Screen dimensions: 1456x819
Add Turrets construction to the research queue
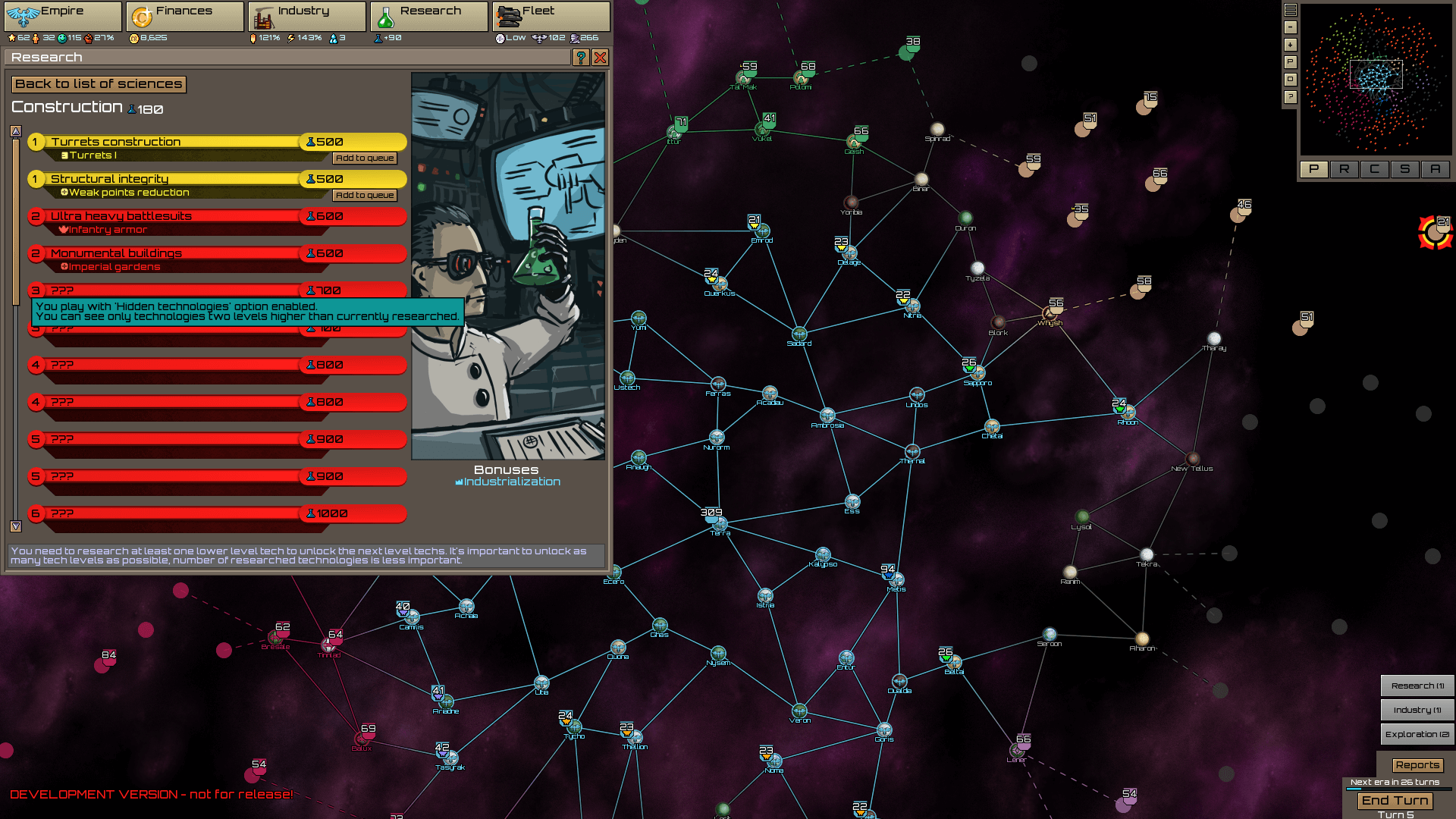point(364,158)
